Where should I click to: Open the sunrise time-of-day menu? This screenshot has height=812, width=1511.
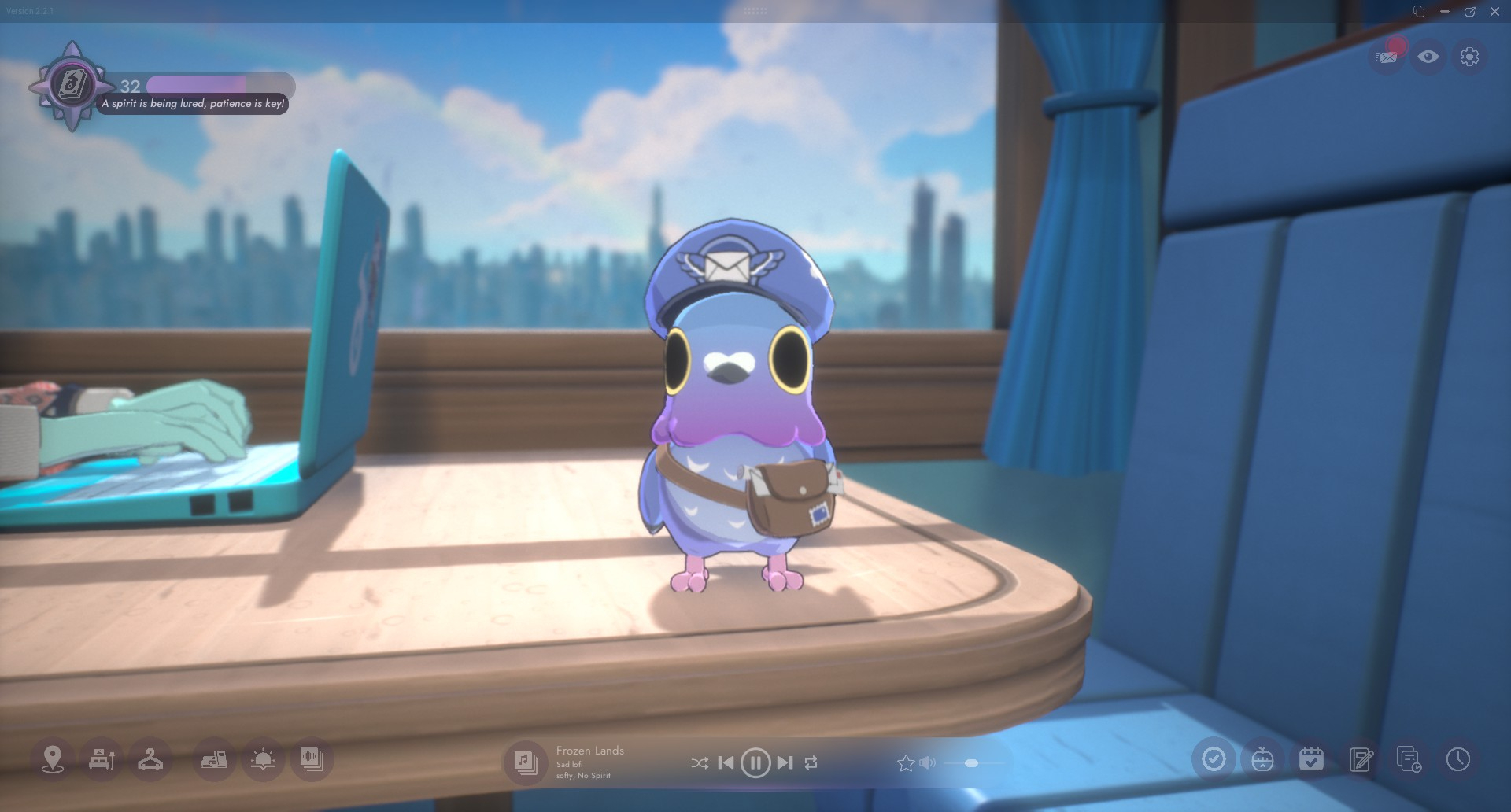pos(263,759)
